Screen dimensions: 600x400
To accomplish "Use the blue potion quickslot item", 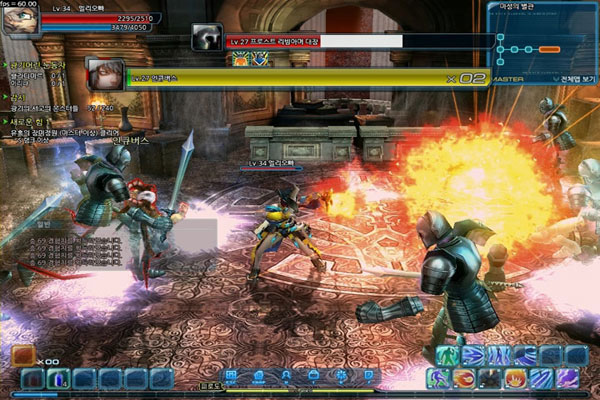I will tap(59, 379).
